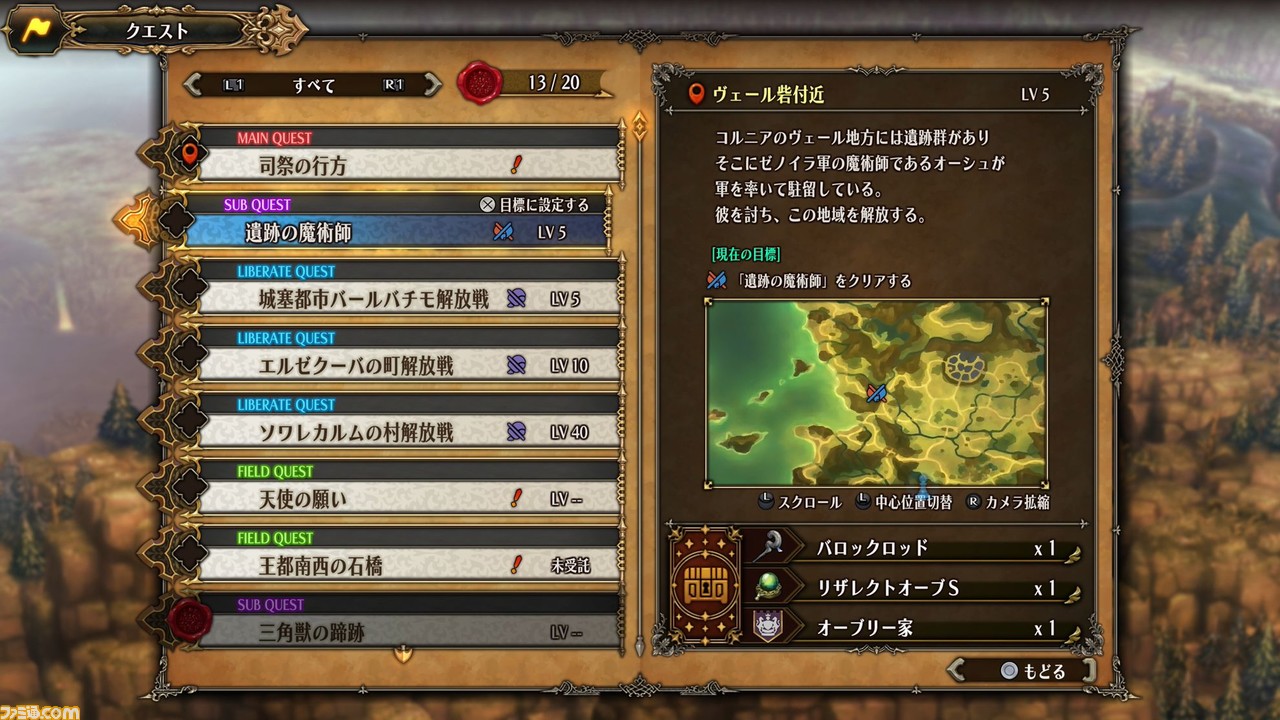Switch quest filter with the left arrow
Image resolution: width=1280 pixels, height=720 pixels.
click(193, 85)
